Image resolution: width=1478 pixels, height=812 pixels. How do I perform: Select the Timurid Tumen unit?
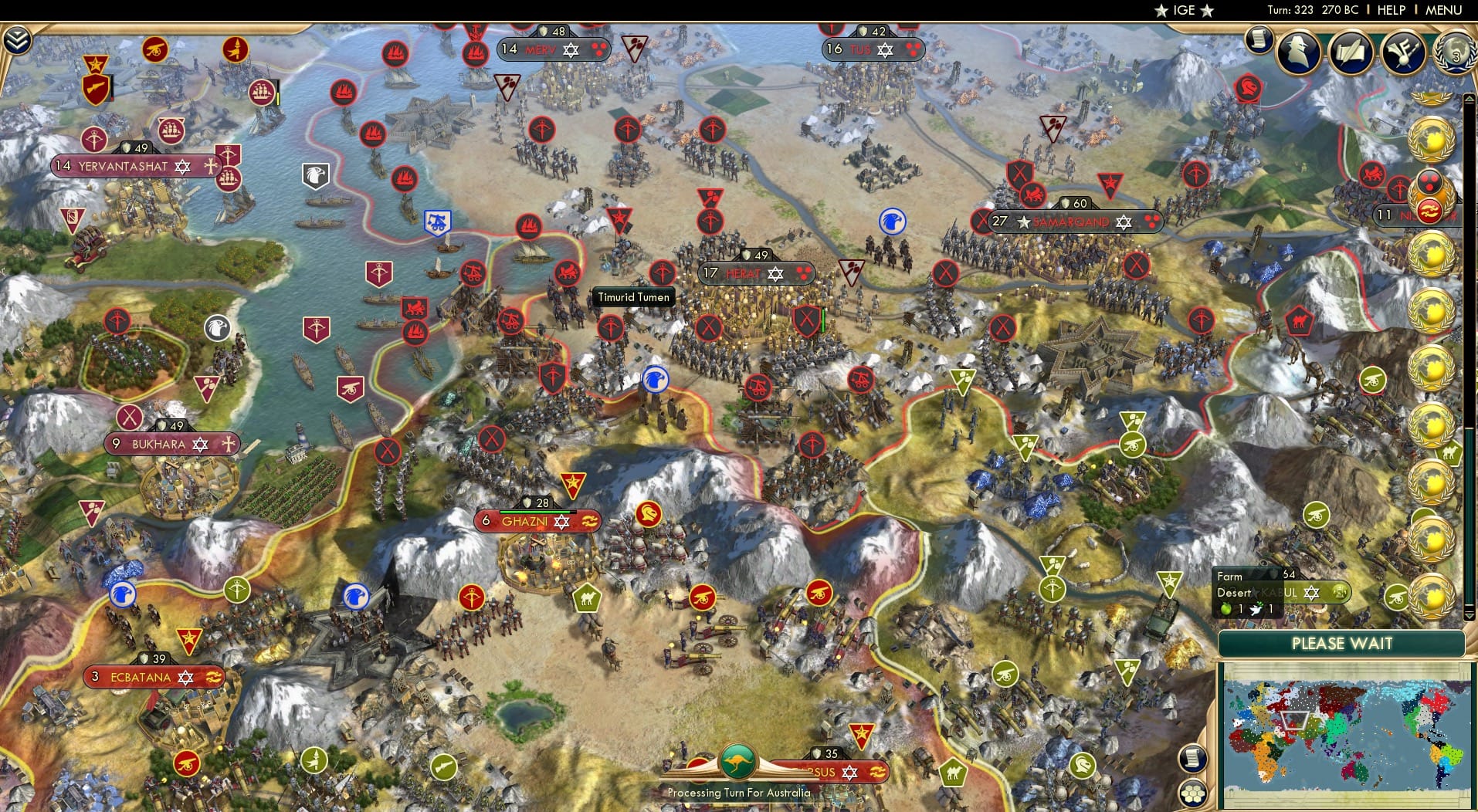(633, 297)
